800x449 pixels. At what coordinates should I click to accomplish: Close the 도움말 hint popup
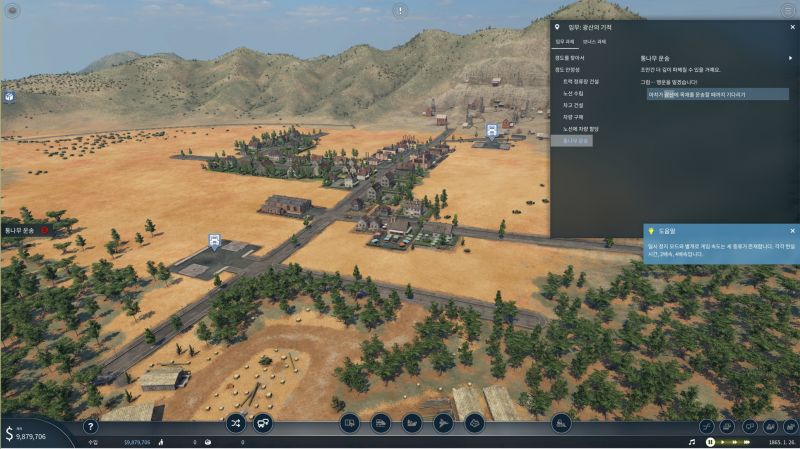point(793,231)
